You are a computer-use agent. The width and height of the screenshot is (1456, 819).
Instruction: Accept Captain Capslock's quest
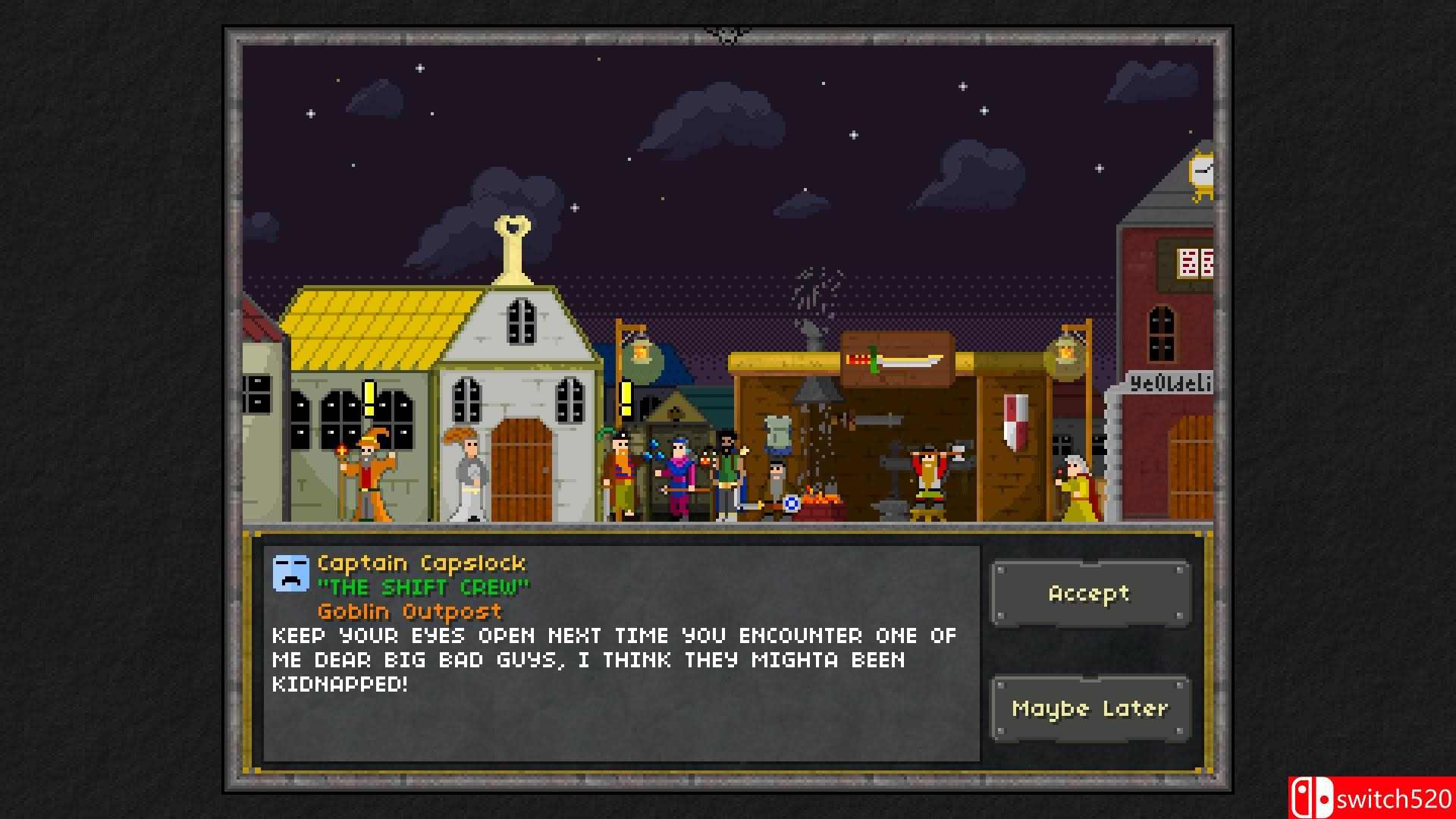(x=1090, y=594)
